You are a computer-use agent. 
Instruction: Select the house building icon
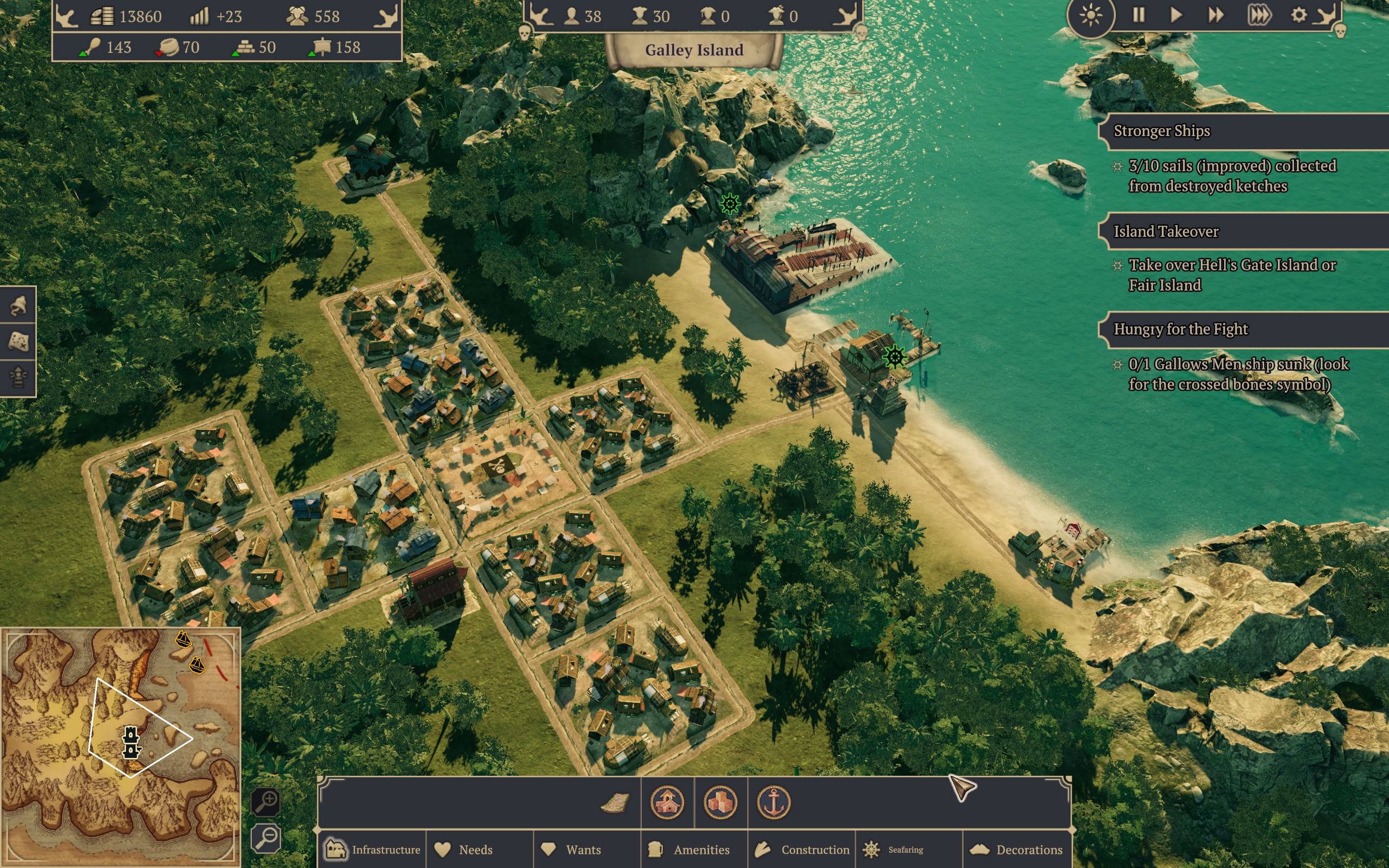[x=667, y=802]
